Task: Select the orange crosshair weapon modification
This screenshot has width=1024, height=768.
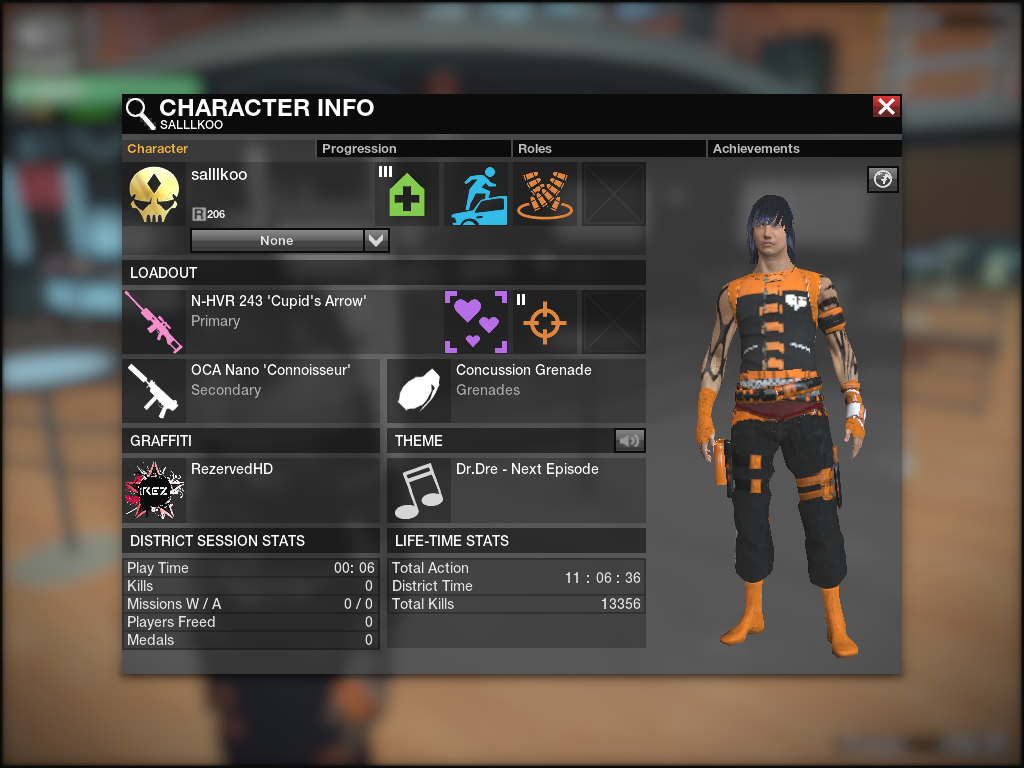Action: (x=545, y=322)
